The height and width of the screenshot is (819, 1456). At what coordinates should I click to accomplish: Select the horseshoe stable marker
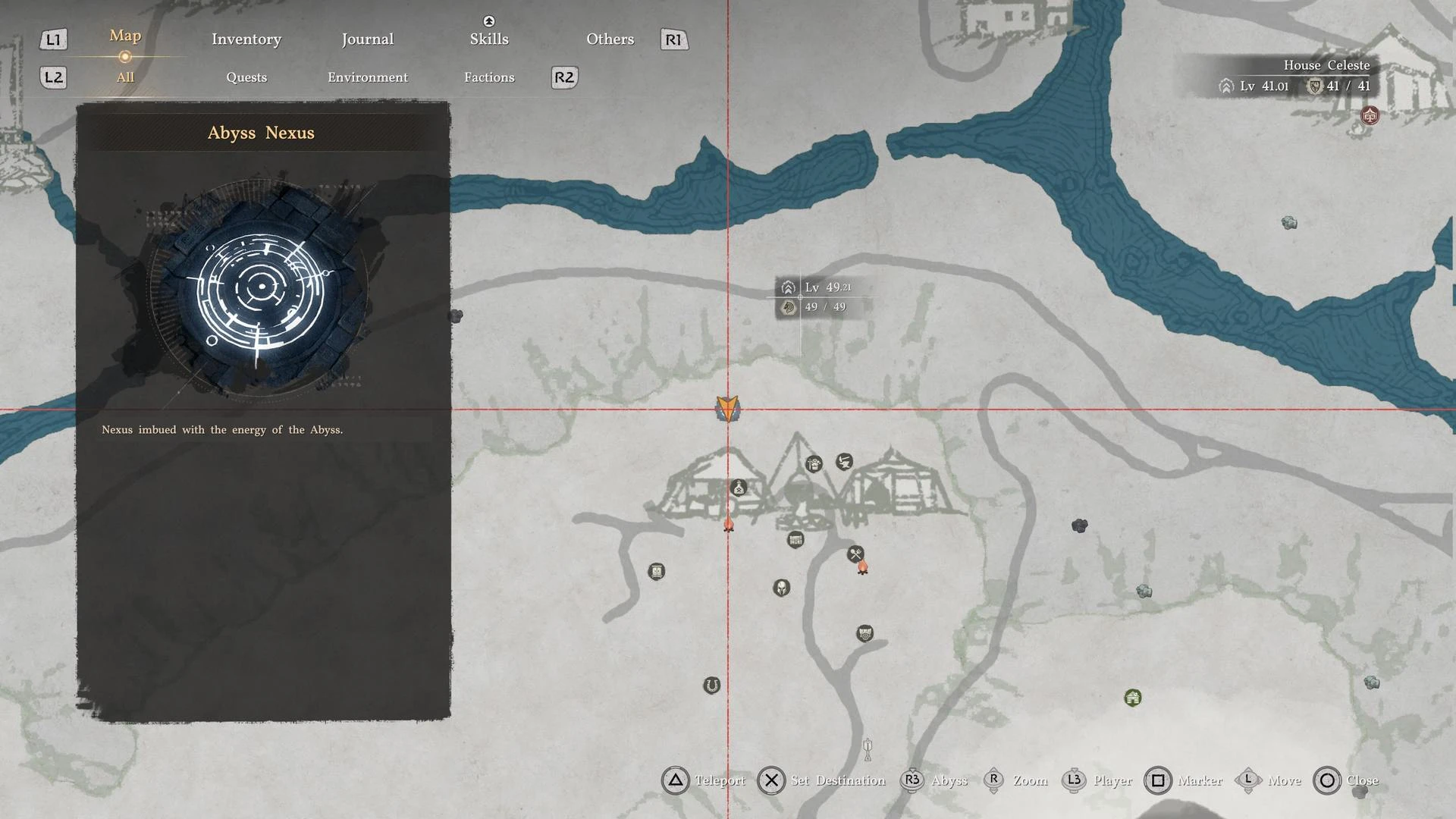711,686
